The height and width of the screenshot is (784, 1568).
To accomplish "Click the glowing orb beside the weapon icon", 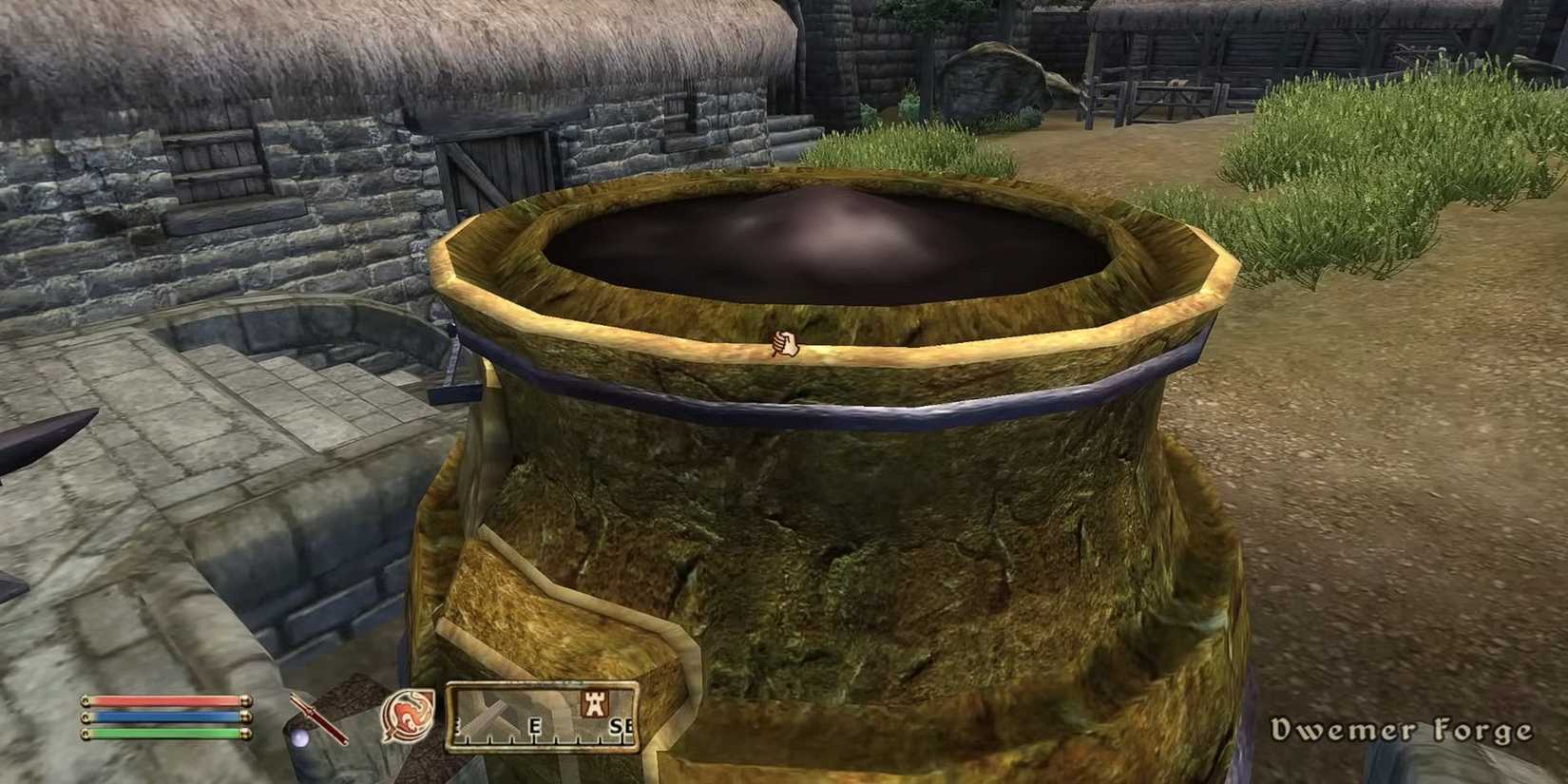I will tap(300, 736).
